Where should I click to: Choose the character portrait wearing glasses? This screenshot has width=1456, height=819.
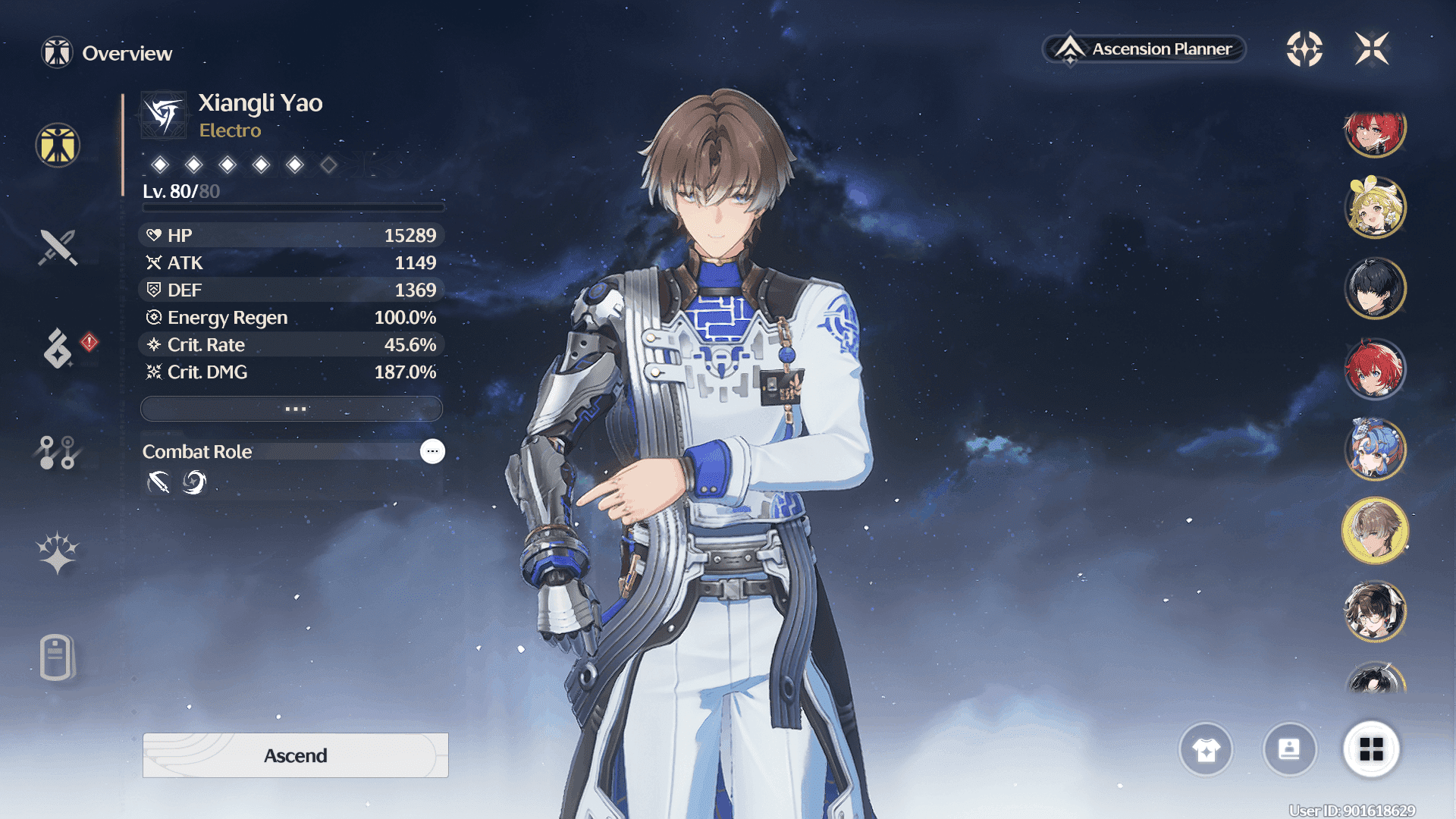1374,611
